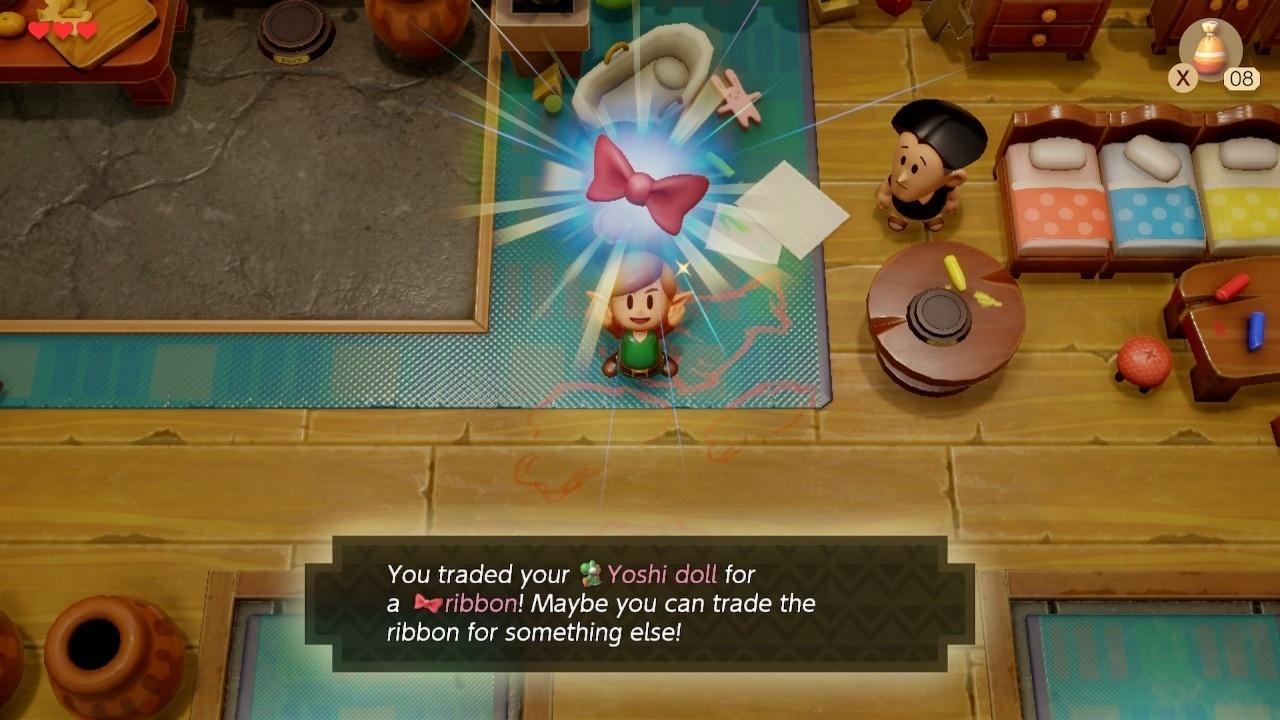The image size is (1280, 720).
Task: Click the dialog box text panel
Action: click(640, 603)
